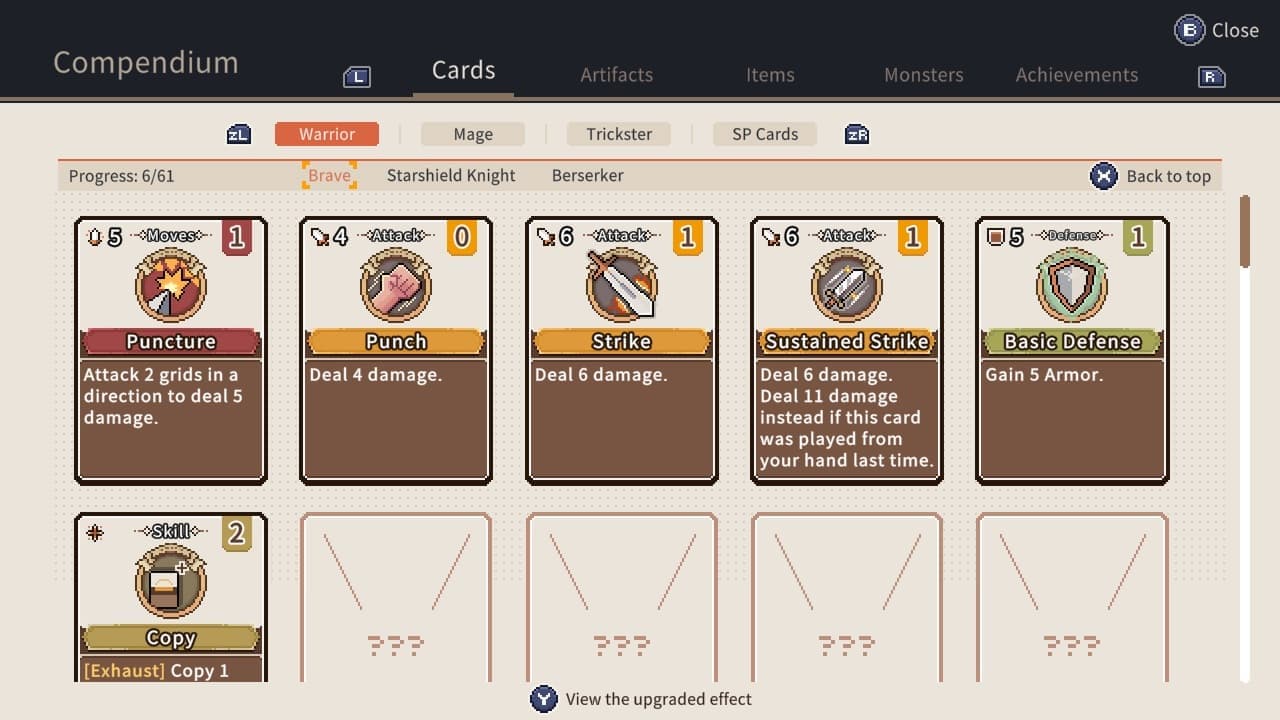Click the Back to top button

(x=1152, y=175)
